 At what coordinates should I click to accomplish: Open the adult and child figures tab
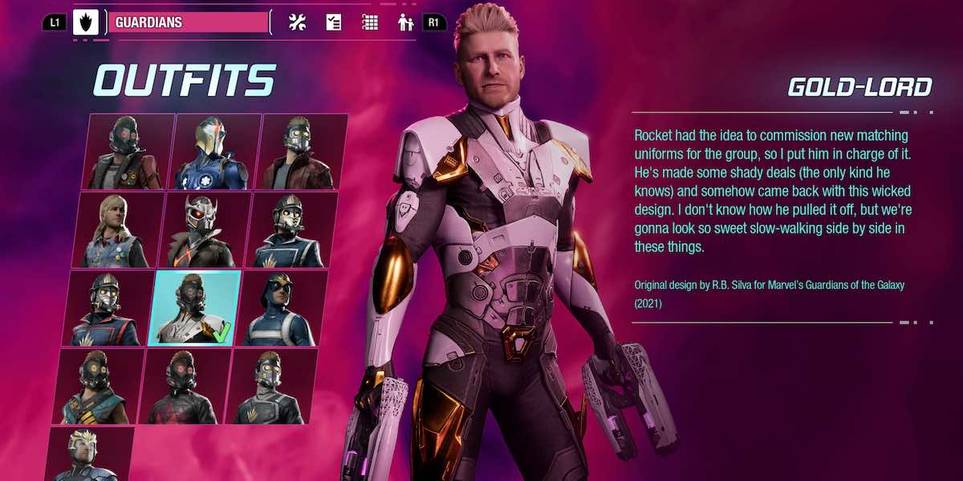pos(405,22)
